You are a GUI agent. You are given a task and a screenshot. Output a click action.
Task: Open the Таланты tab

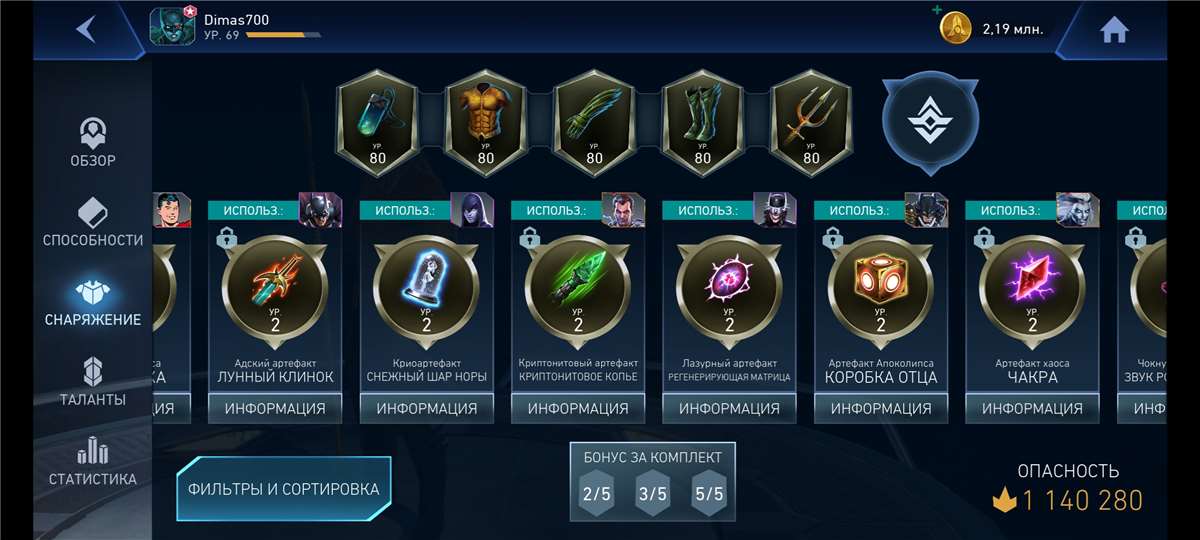pos(93,382)
